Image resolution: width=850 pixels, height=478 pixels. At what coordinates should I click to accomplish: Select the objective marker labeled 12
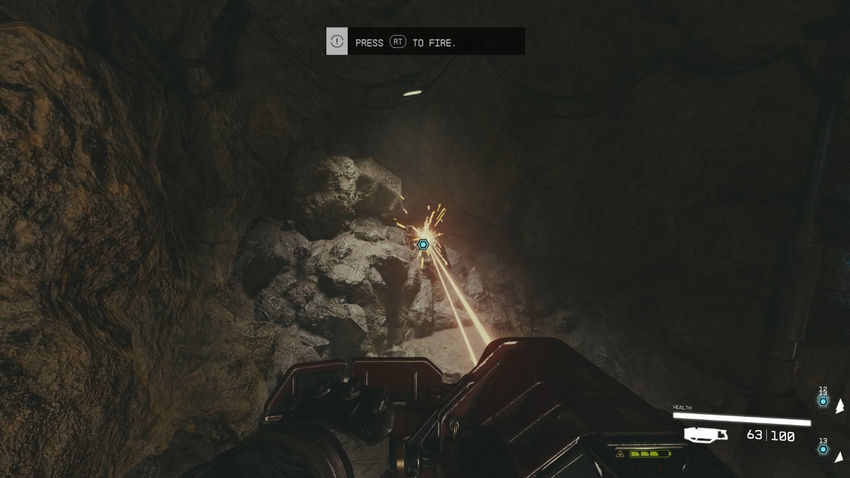click(x=823, y=401)
